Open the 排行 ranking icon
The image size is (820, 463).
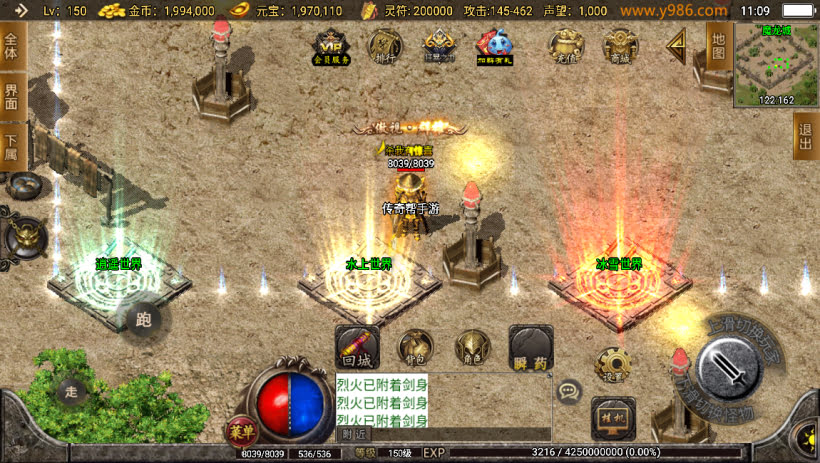point(386,46)
